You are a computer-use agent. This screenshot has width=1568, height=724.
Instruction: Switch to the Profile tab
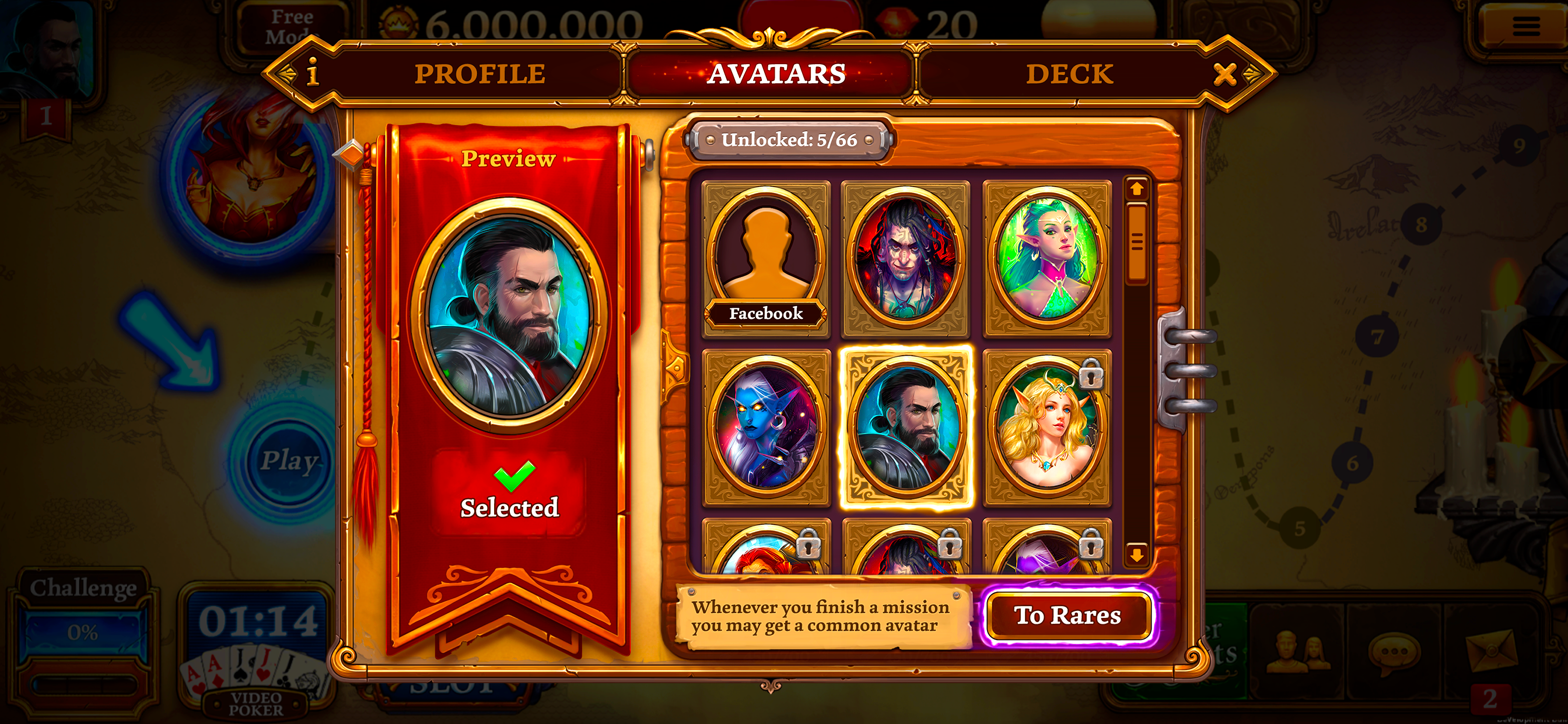480,74
